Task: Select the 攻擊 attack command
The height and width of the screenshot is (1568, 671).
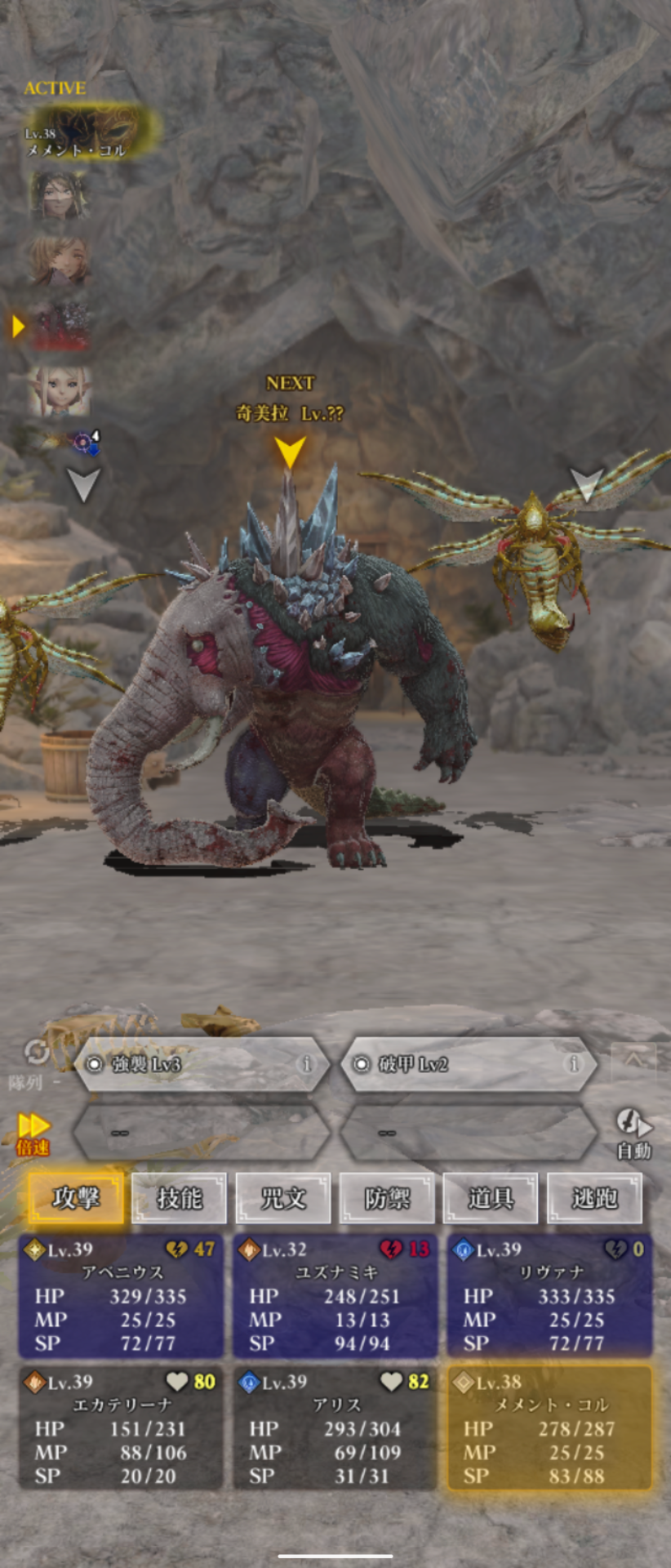Action: [76, 1198]
